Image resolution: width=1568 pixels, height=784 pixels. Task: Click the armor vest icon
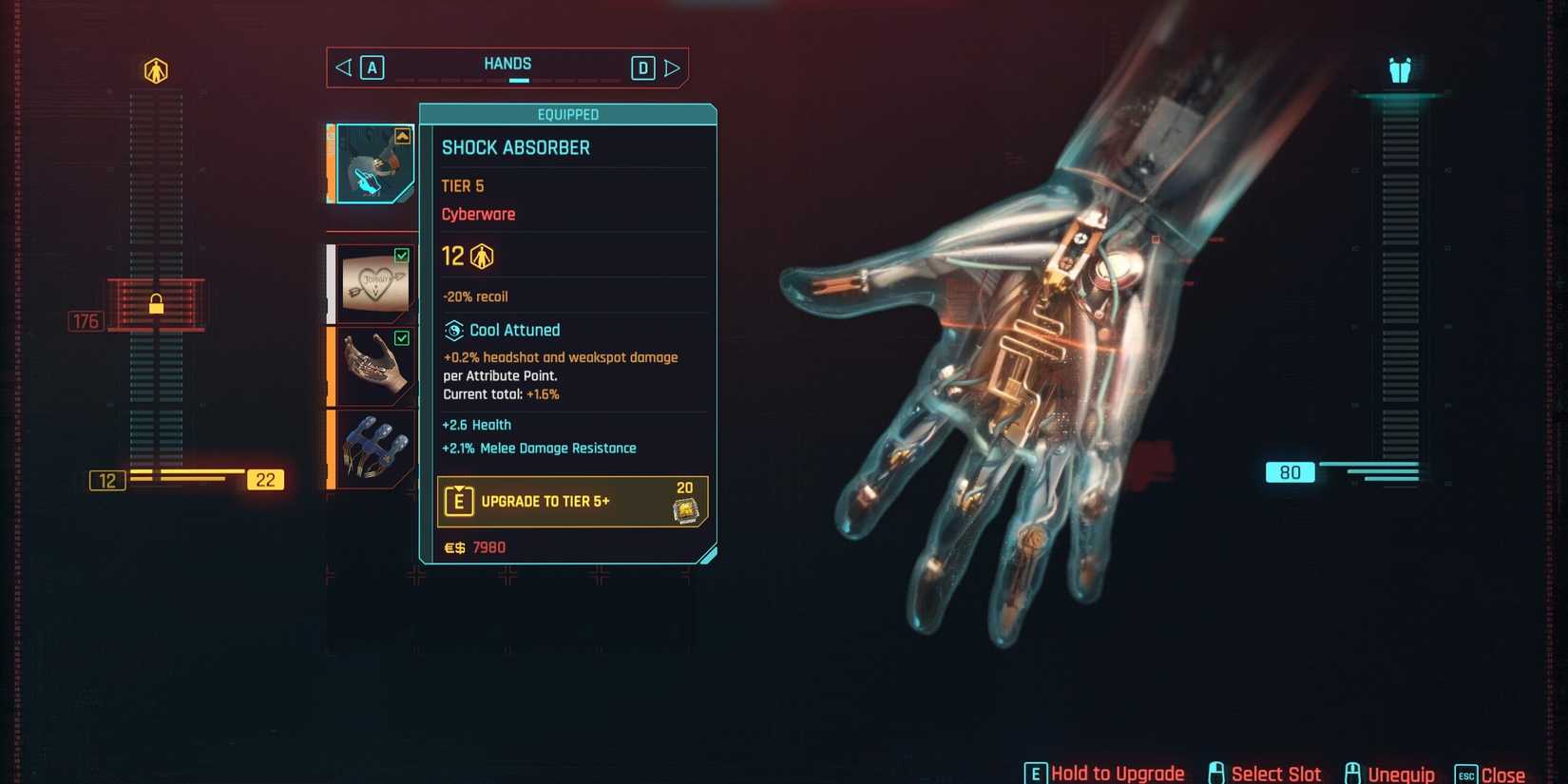(1400, 70)
